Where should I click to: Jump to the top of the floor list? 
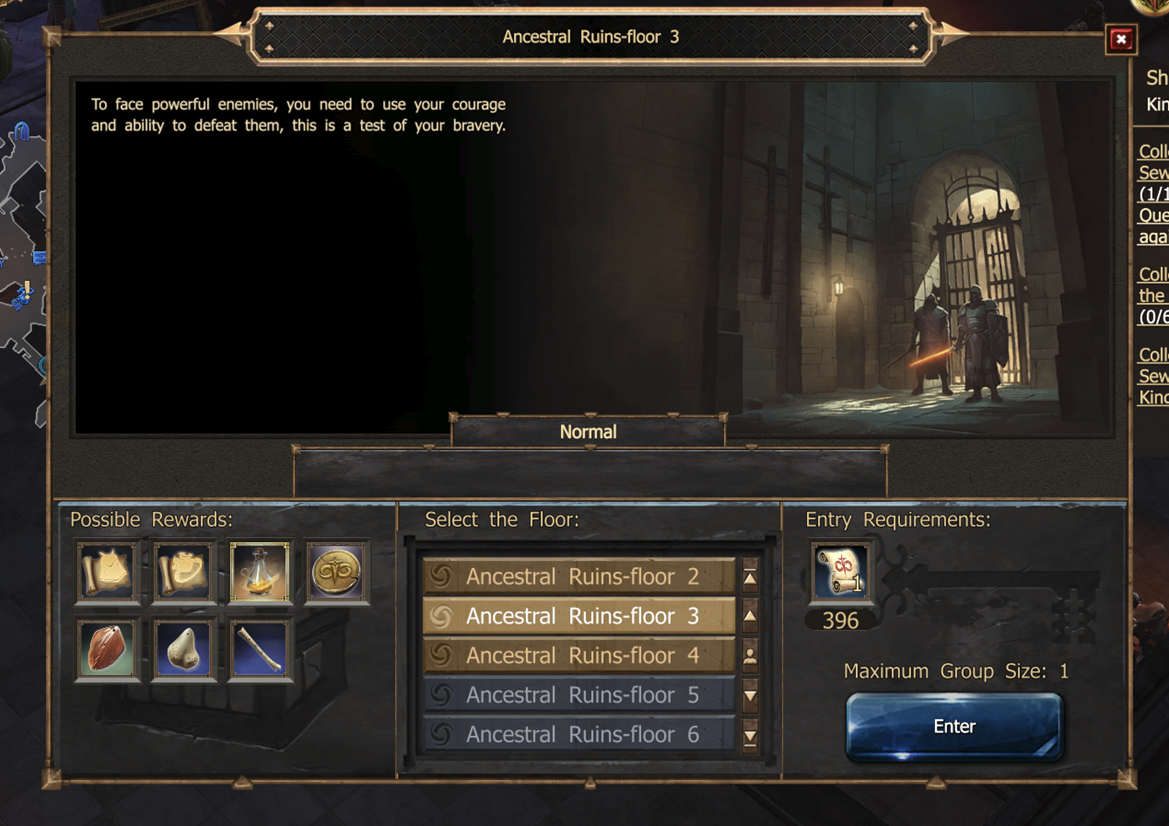pyautogui.click(x=750, y=577)
